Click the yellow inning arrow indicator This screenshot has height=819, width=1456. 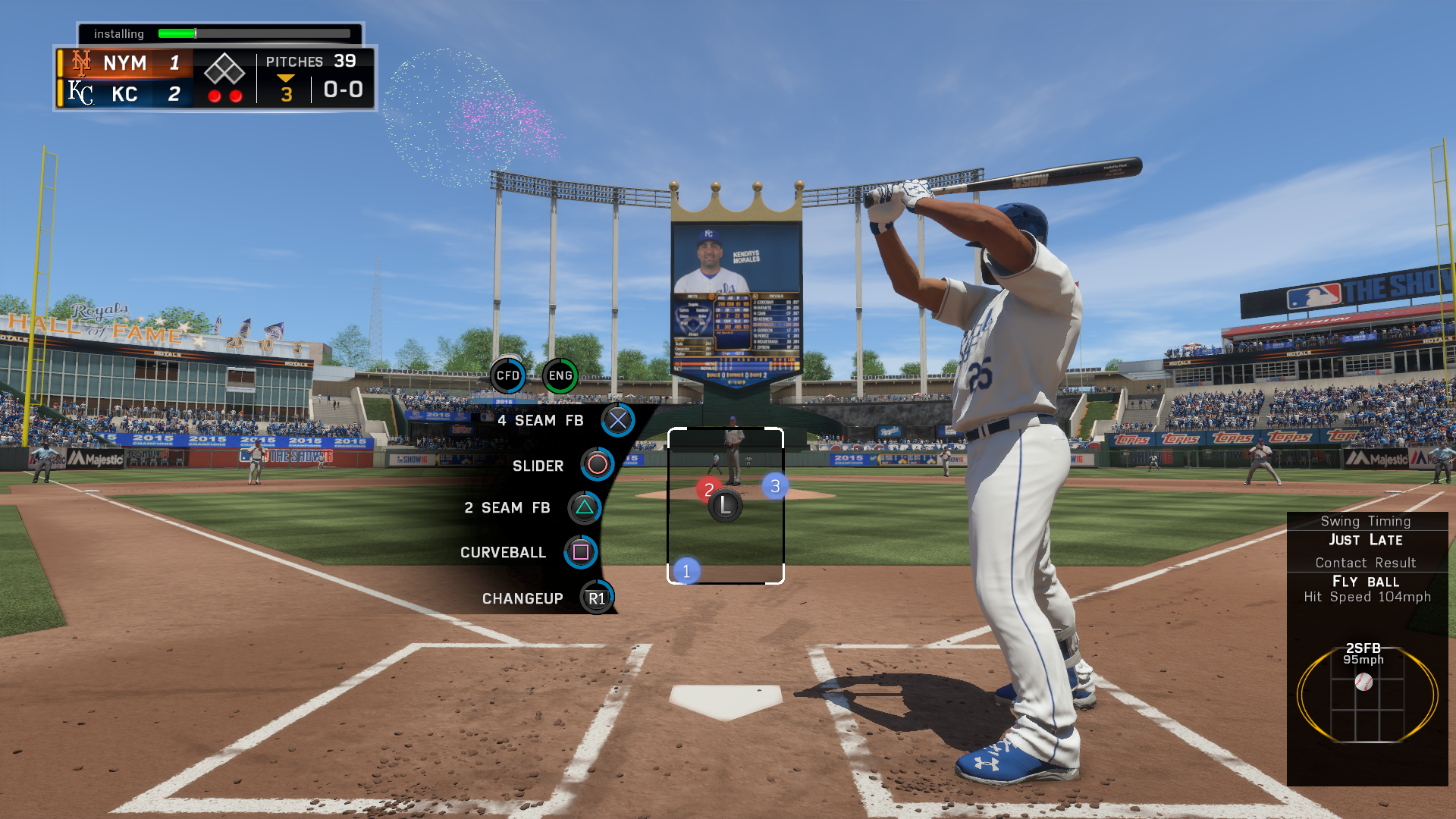coord(285,78)
